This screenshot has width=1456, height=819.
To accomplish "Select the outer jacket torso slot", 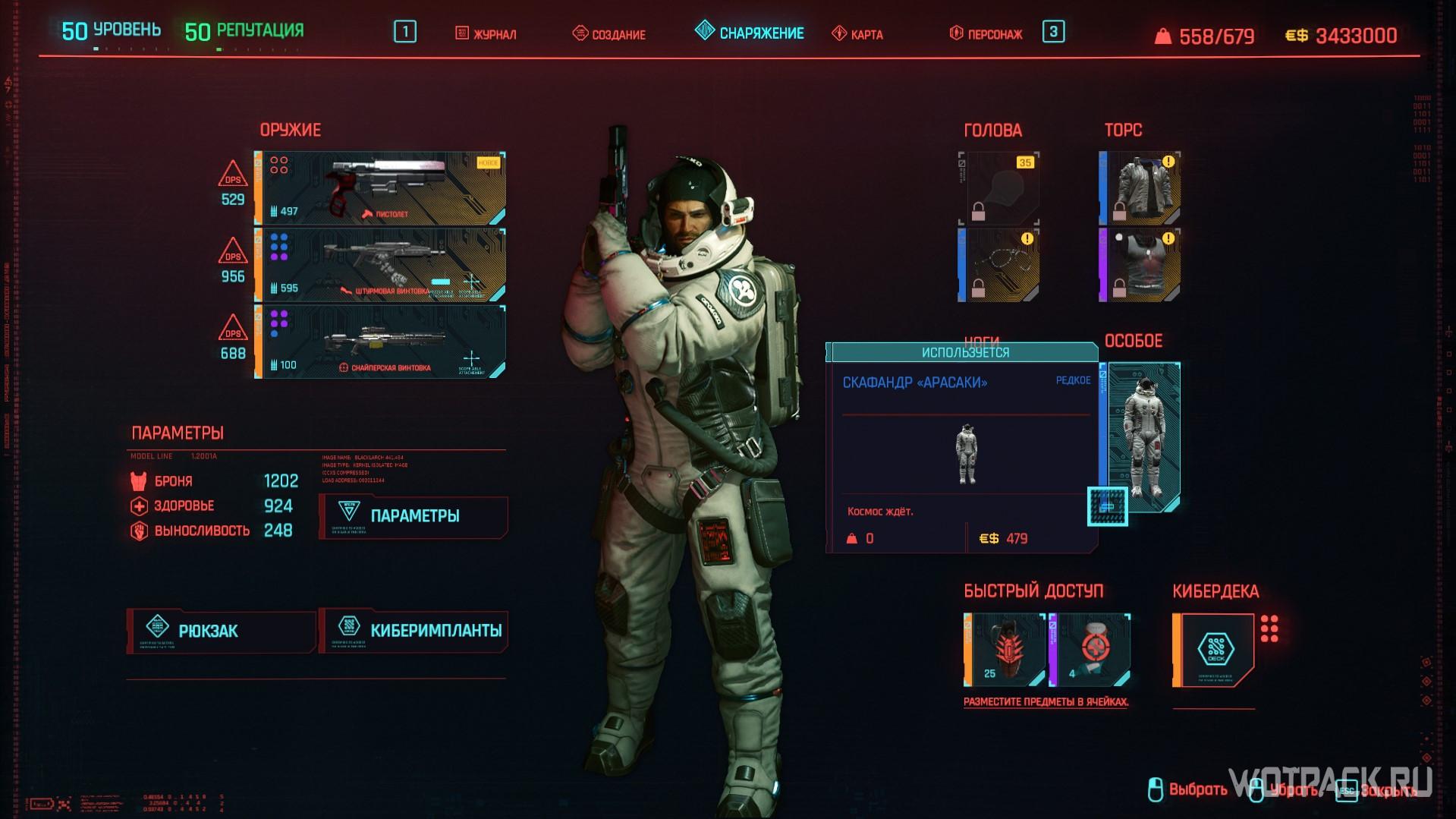I will point(1140,188).
